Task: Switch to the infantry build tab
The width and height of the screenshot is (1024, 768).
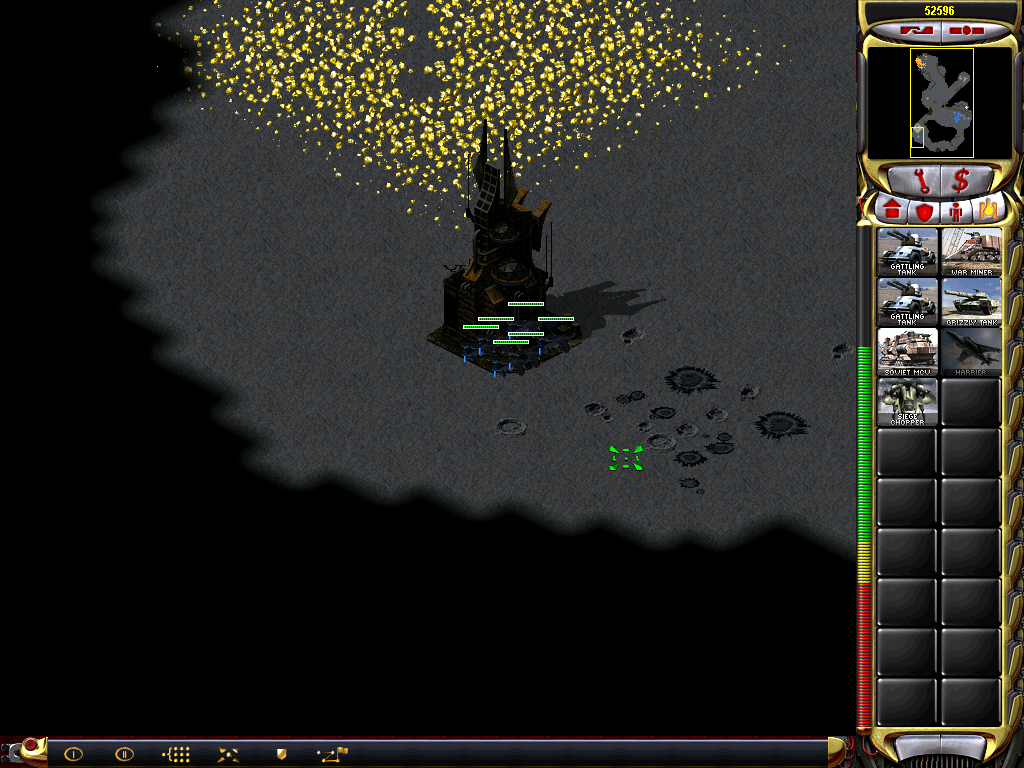Action: [956, 211]
